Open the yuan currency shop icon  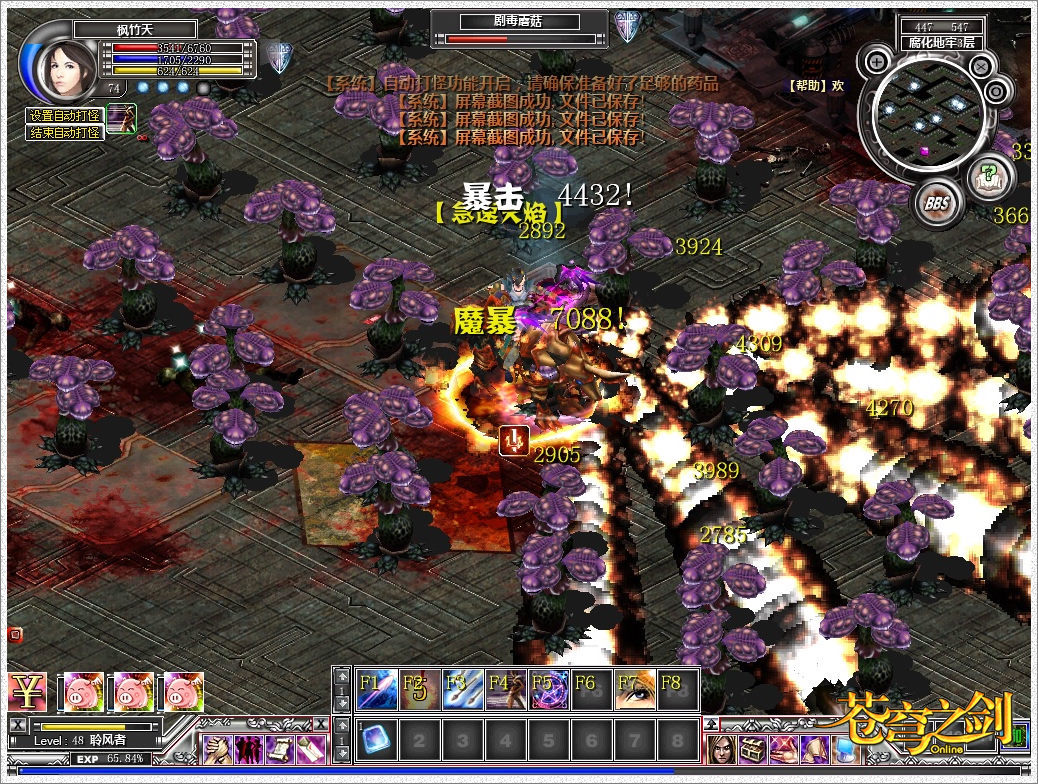pyautogui.click(x=27, y=691)
